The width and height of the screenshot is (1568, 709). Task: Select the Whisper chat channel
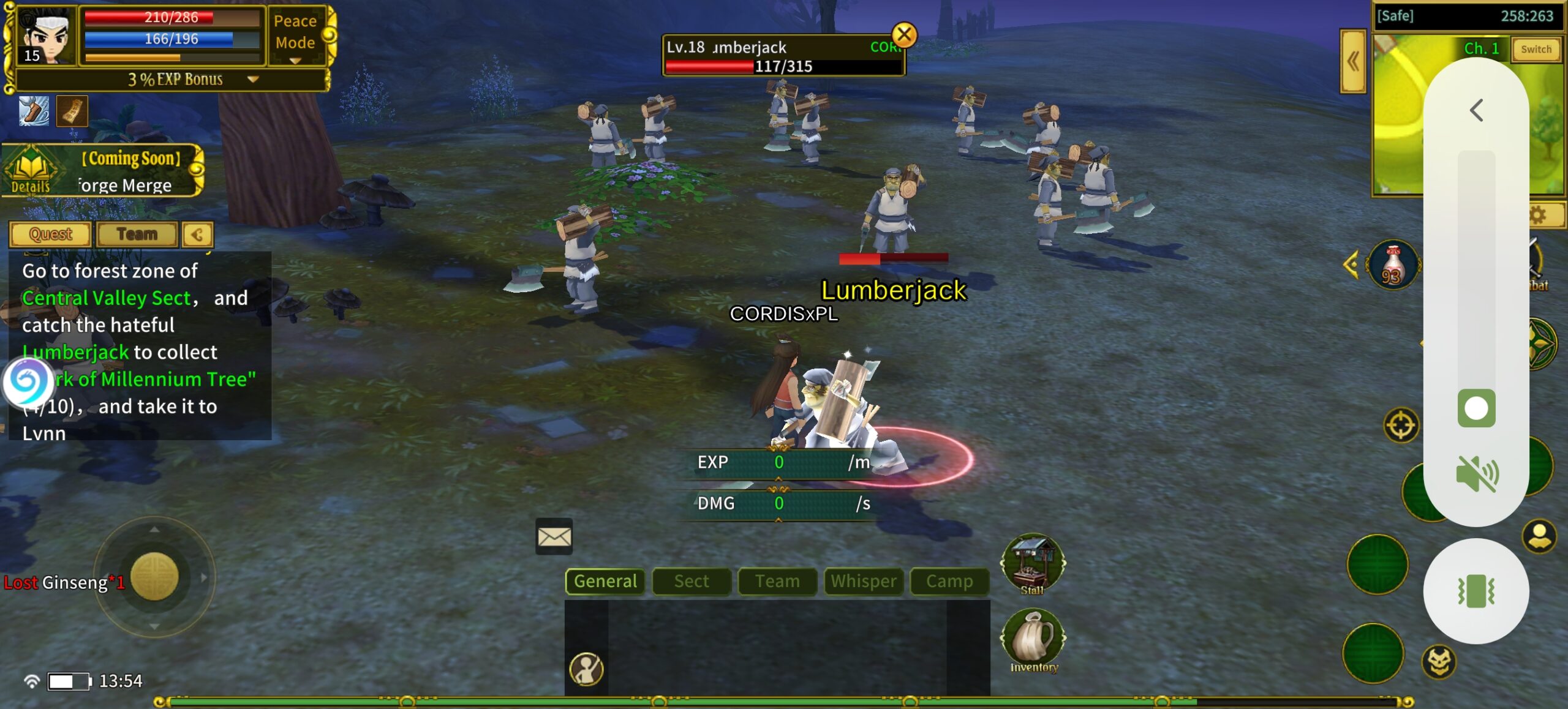pos(864,581)
